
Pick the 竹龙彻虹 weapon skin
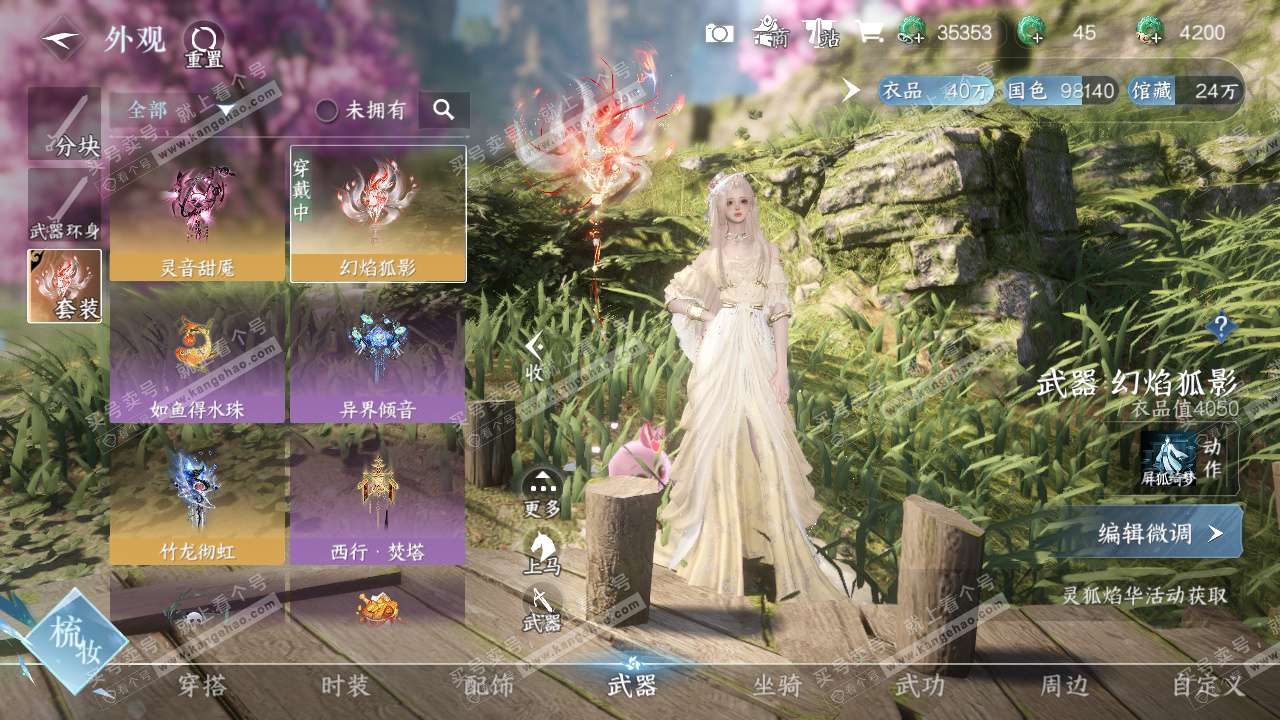click(x=197, y=497)
